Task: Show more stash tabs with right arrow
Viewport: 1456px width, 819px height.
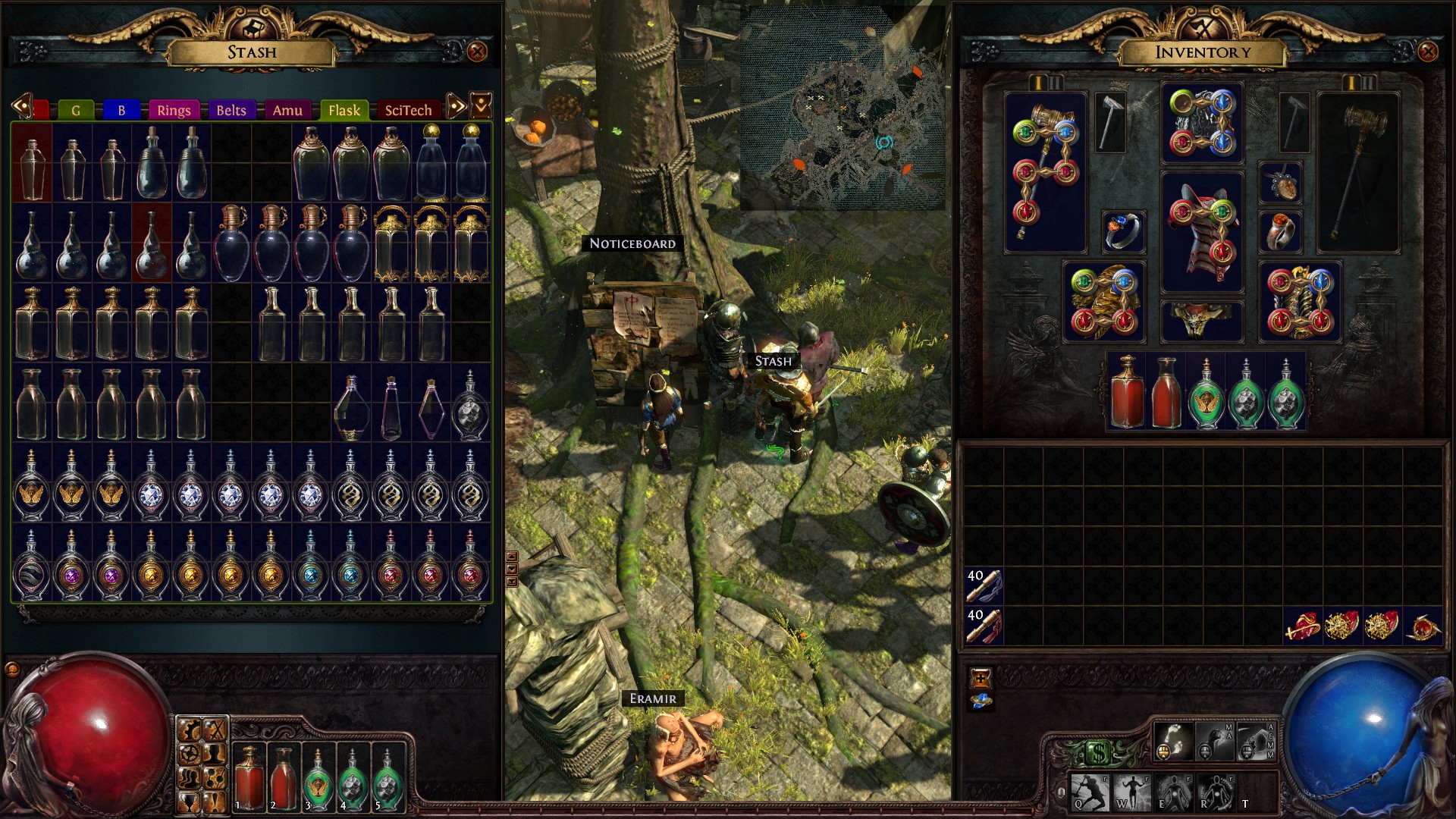Action: point(456,106)
